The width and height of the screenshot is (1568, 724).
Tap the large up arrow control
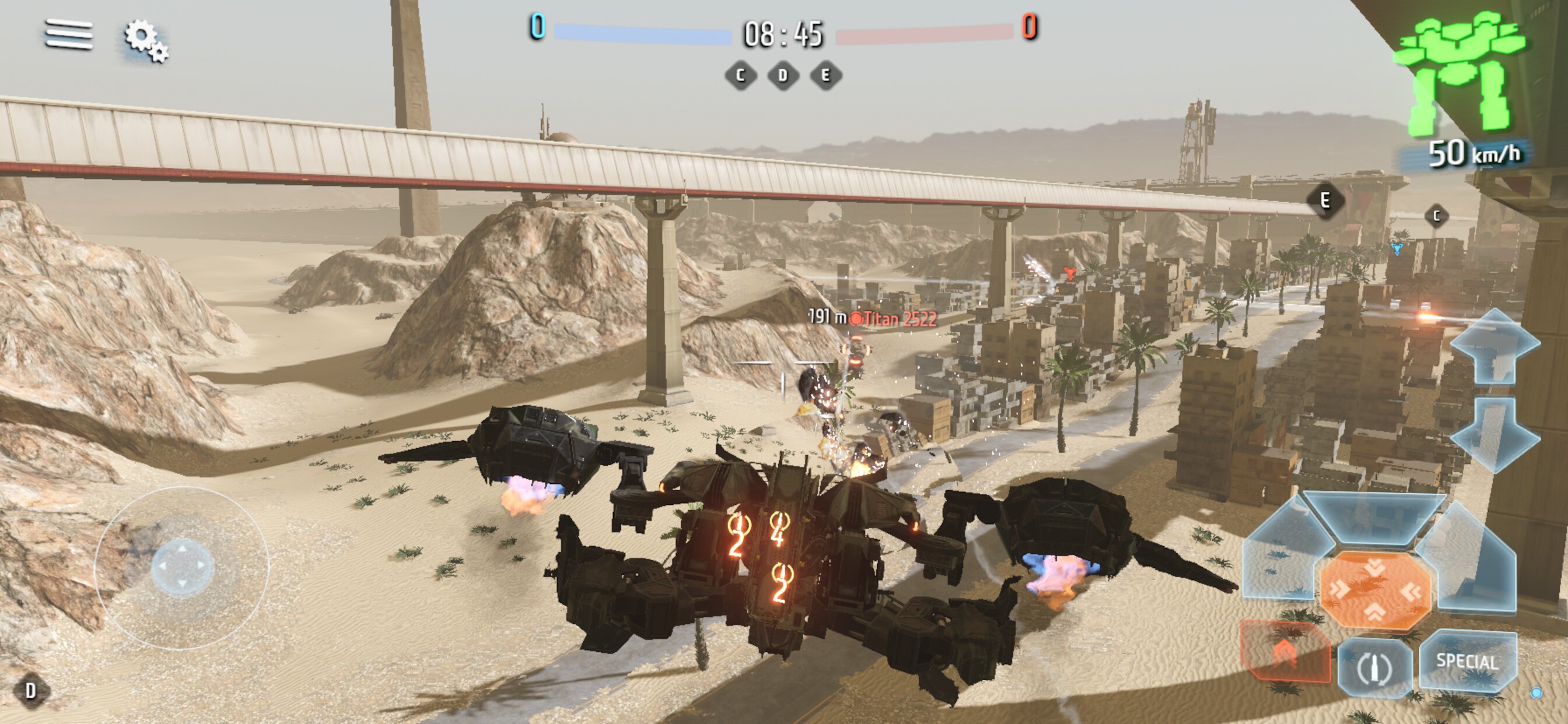[1495, 346]
